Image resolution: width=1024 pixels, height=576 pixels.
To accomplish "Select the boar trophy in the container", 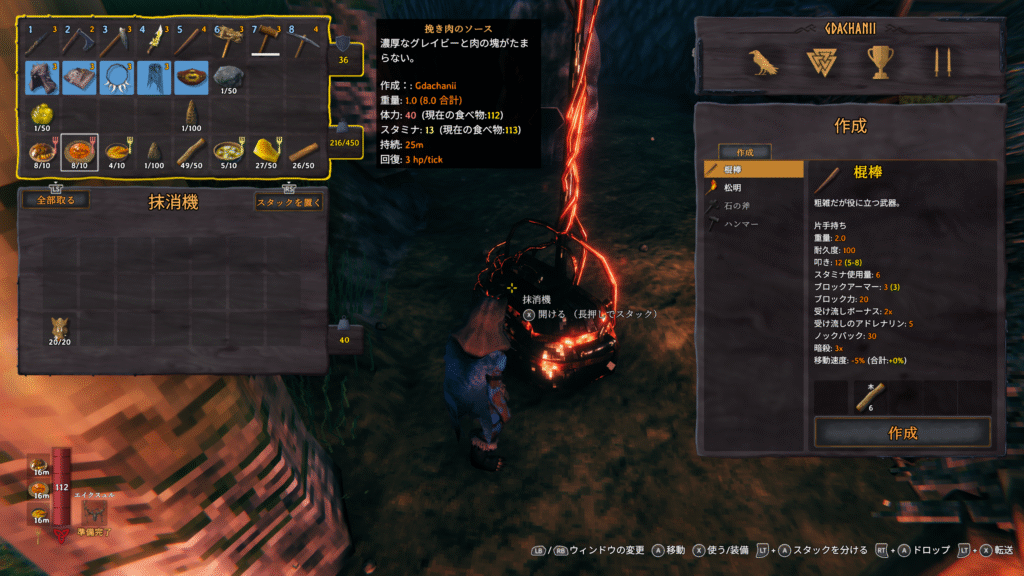I will (x=62, y=328).
